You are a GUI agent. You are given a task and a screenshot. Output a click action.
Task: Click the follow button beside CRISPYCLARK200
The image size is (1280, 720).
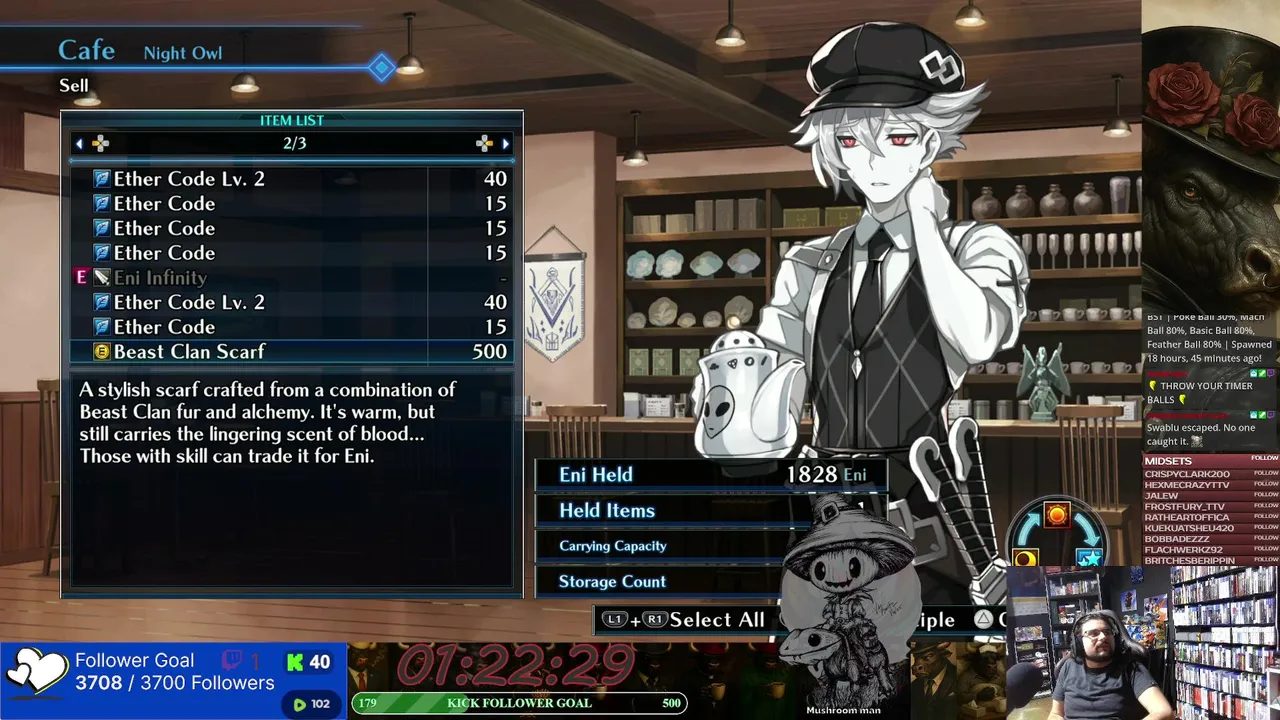[x=1265, y=473]
